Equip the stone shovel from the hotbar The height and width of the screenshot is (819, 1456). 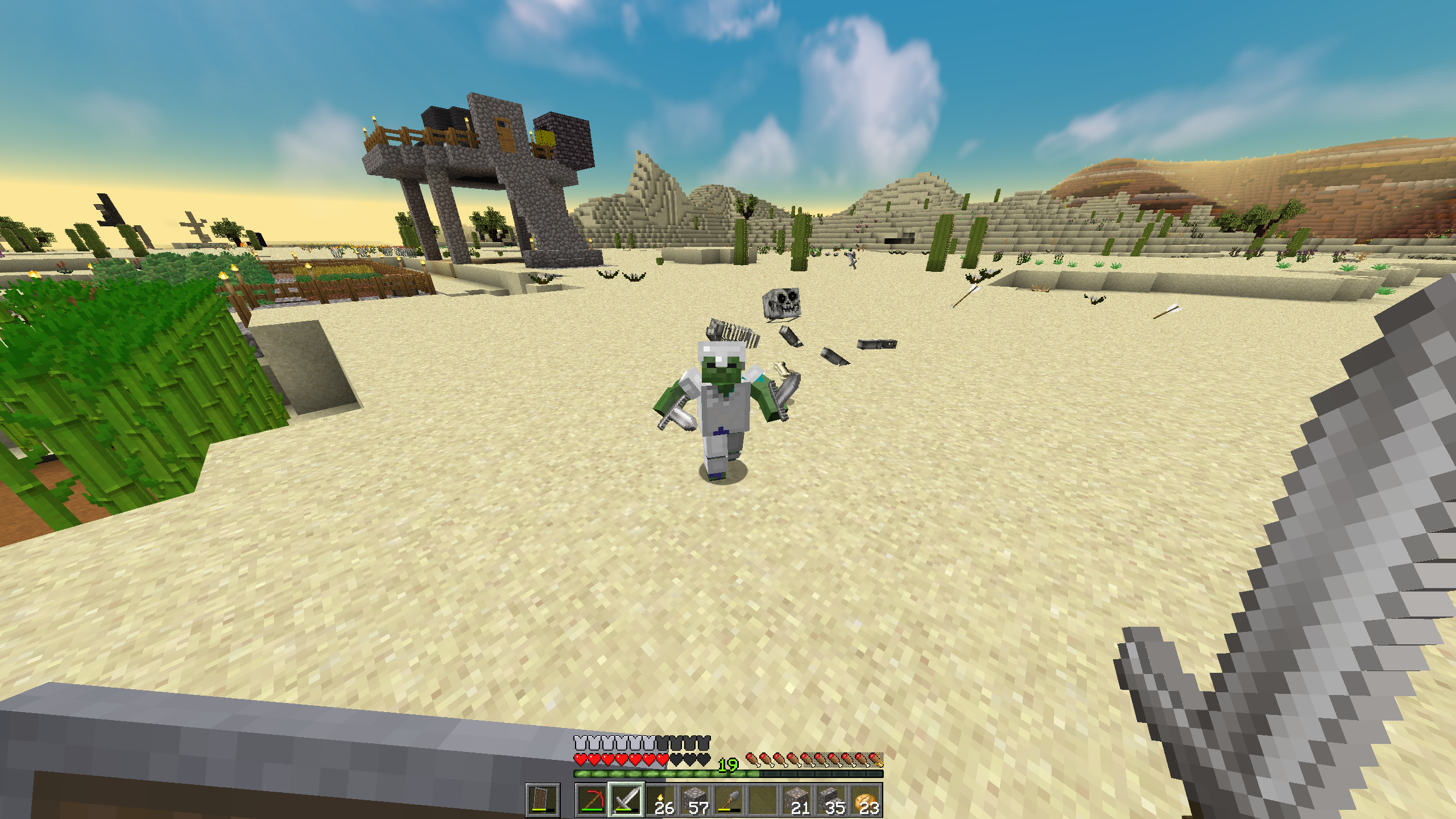pos(729,800)
